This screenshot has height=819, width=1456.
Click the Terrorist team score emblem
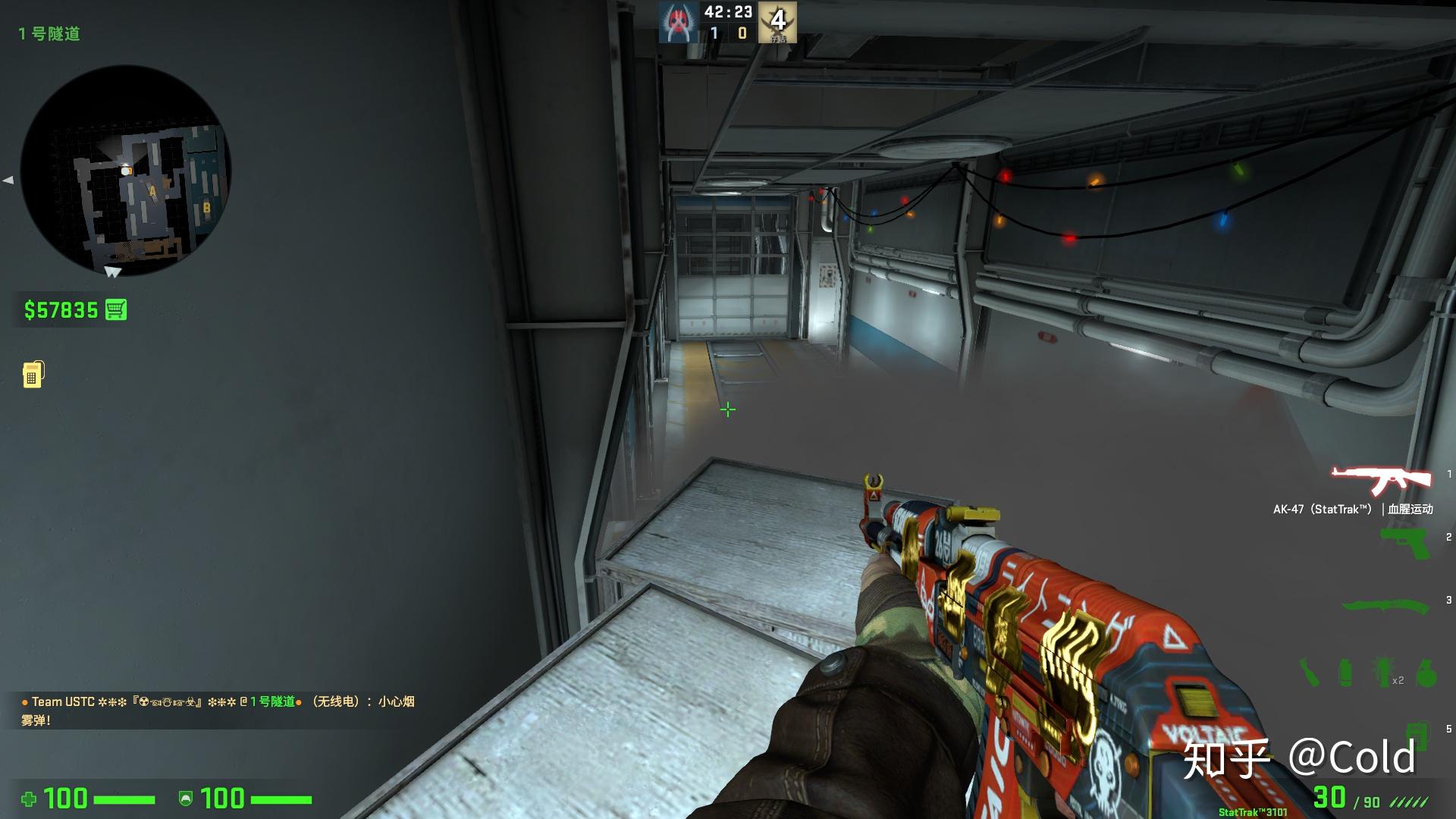[777, 23]
